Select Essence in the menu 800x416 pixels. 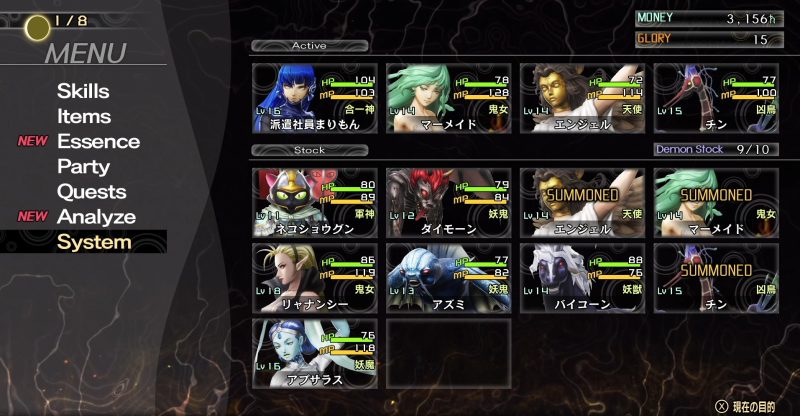click(x=98, y=141)
